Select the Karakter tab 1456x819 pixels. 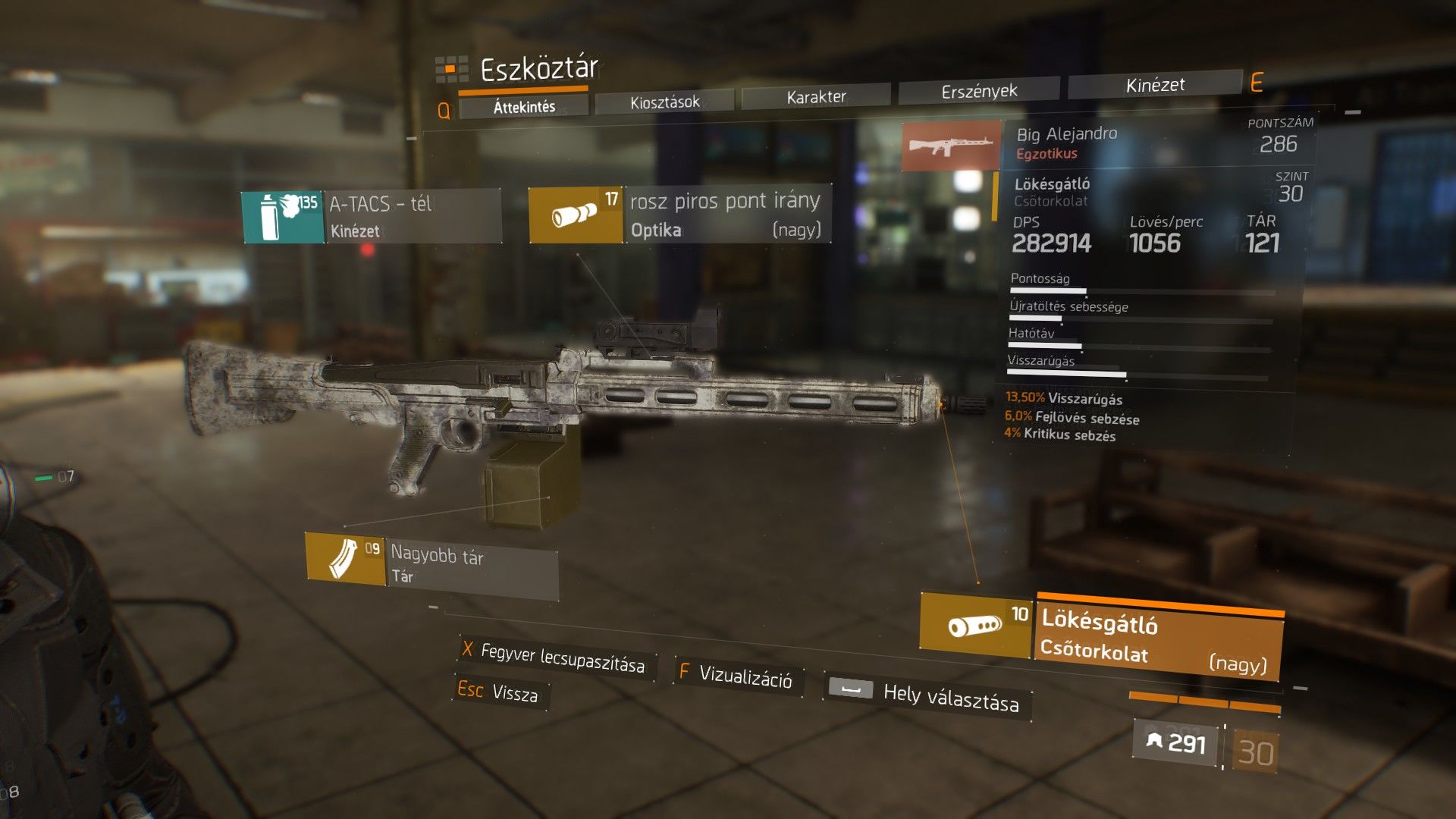(x=816, y=96)
